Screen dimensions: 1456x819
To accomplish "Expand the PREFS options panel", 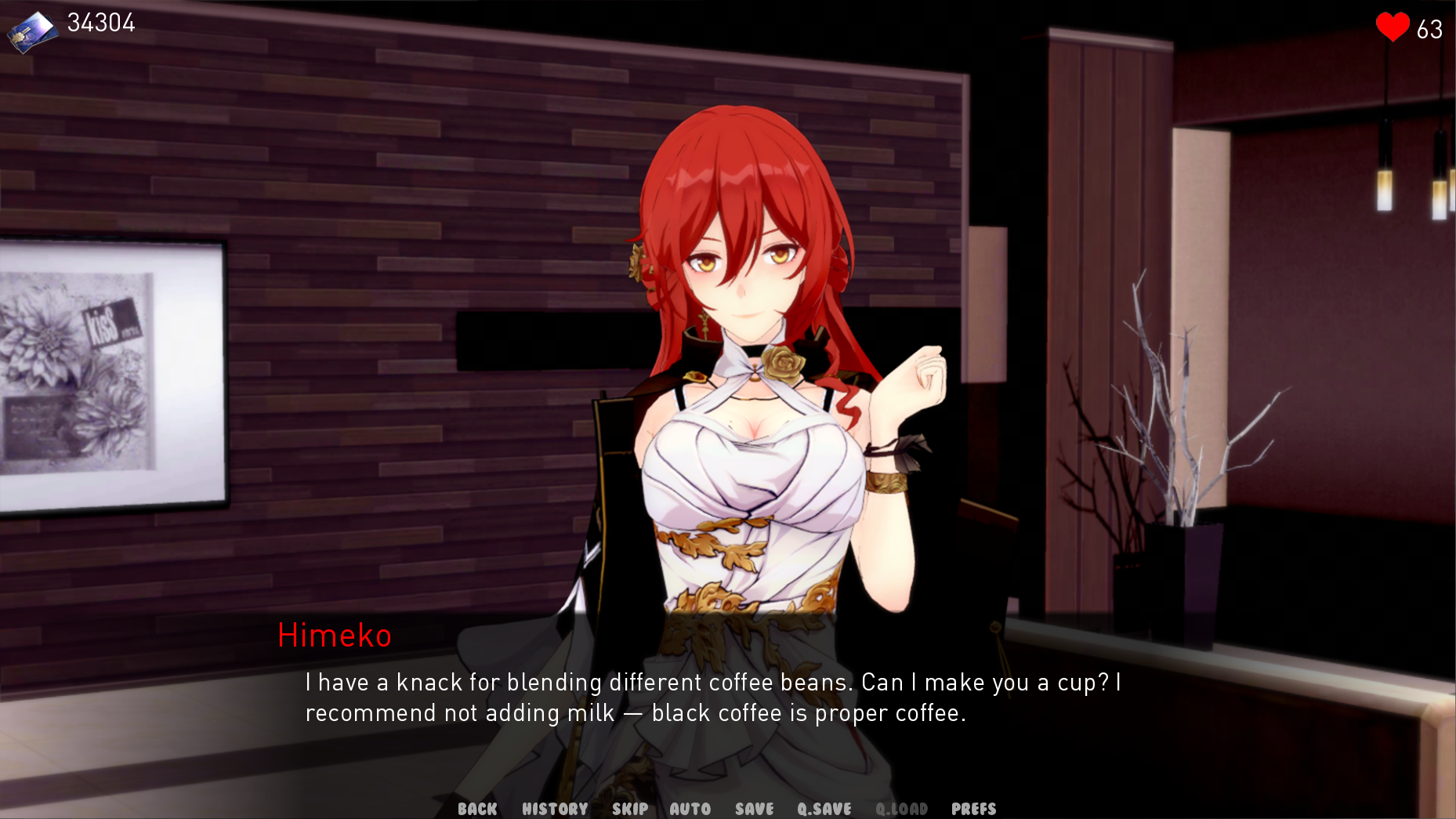I will click(974, 808).
